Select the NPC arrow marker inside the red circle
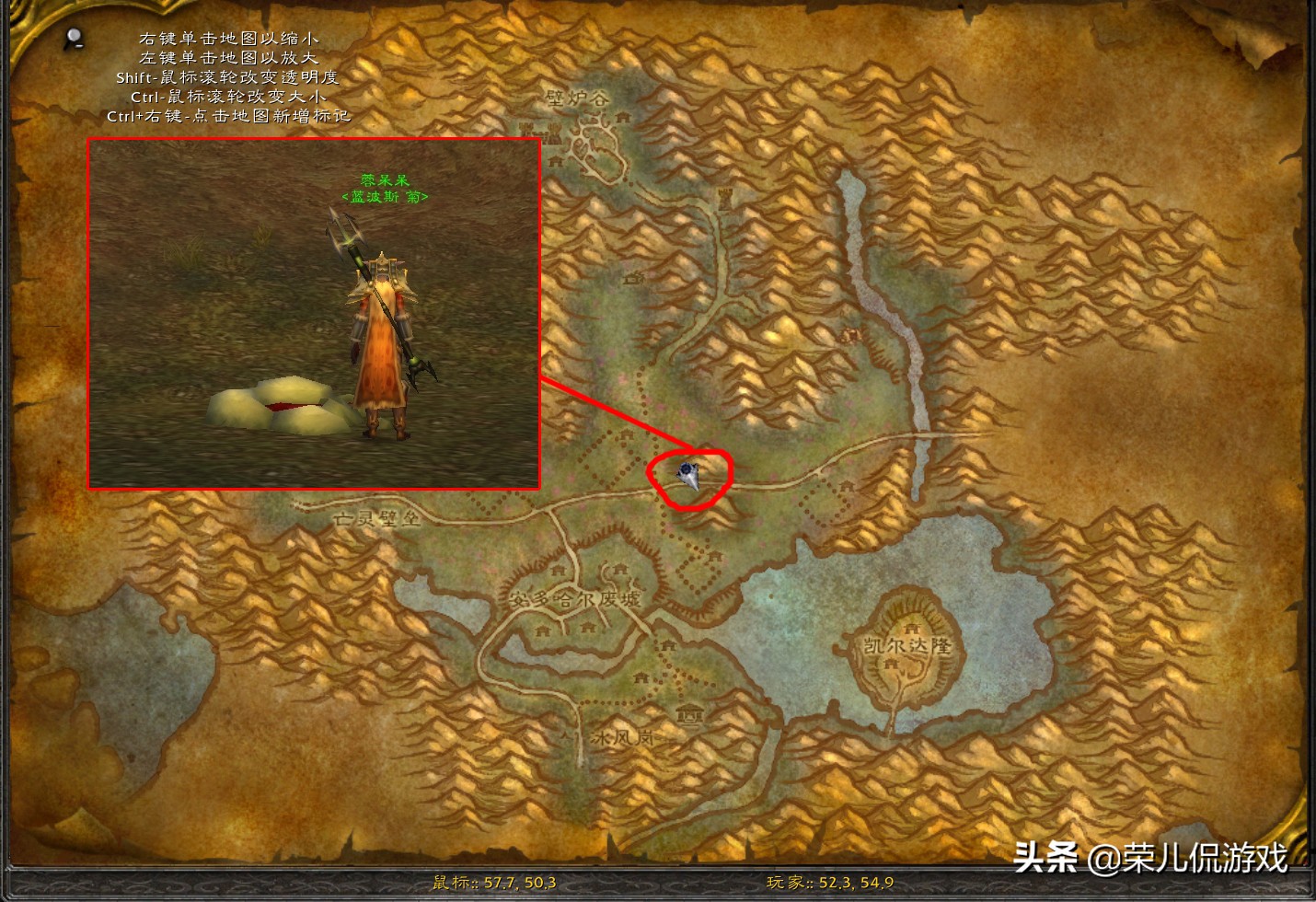The image size is (1316, 902). [x=688, y=474]
